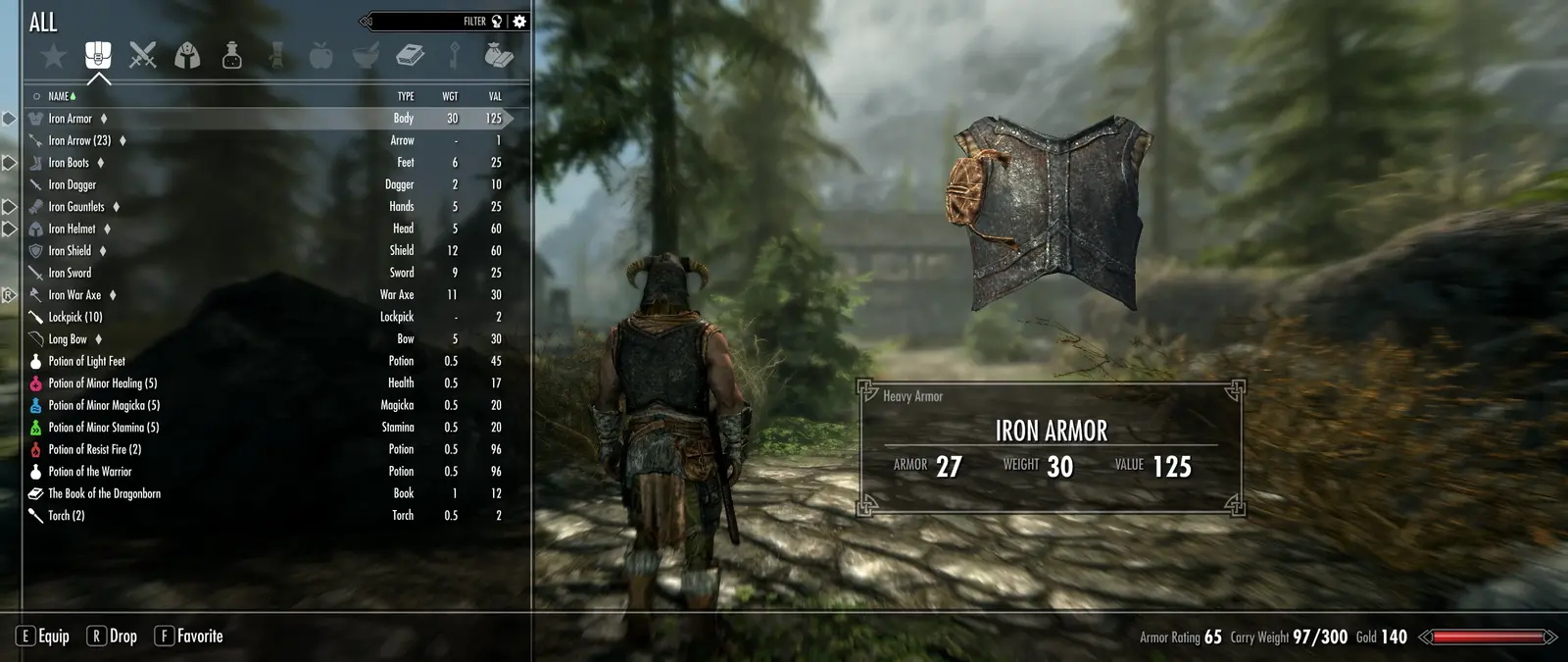1568x662 pixels.
Task: Select the Long Bow entry
Action: [68, 339]
